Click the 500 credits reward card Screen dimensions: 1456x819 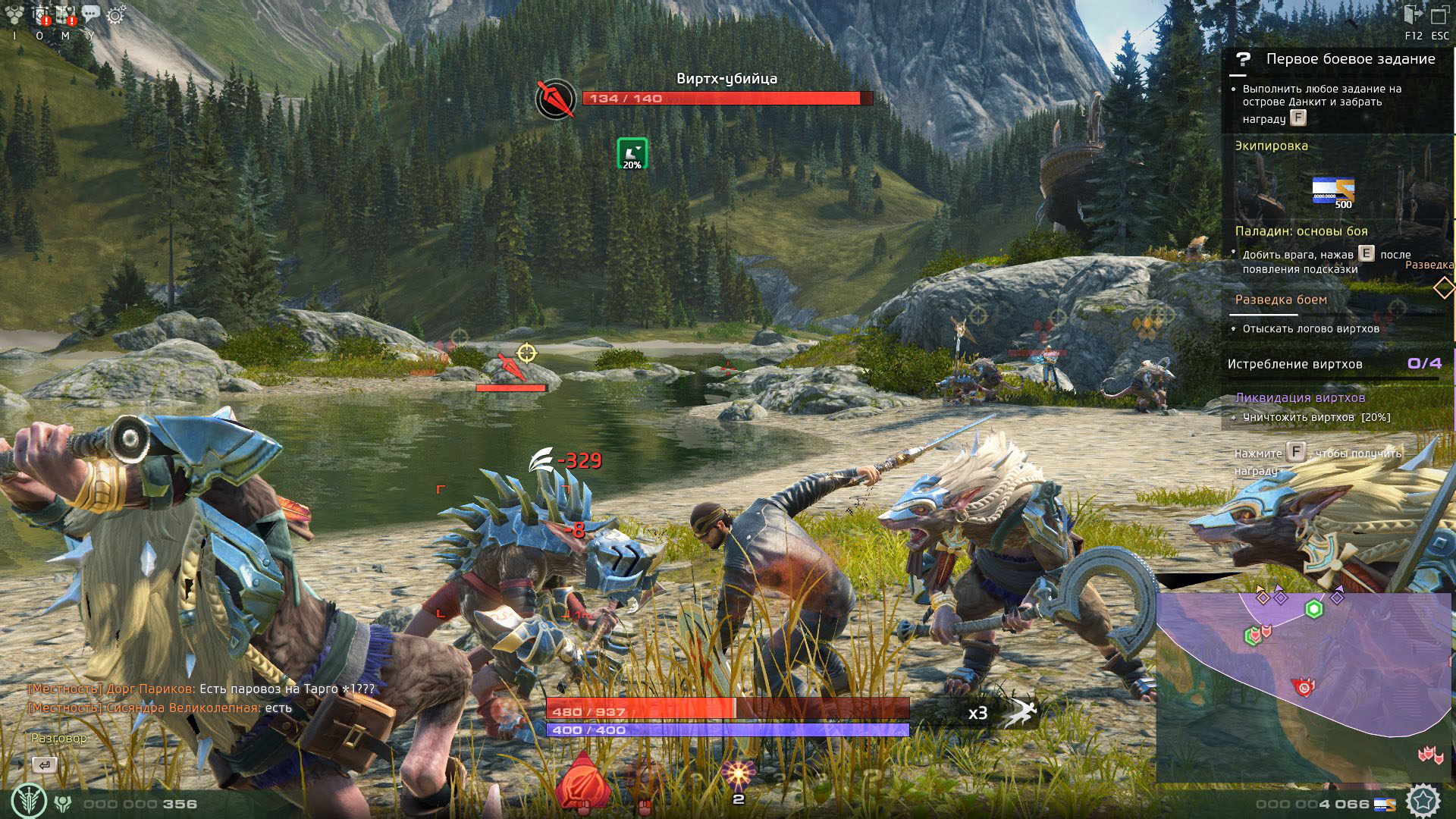pyautogui.click(x=1333, y=191)
